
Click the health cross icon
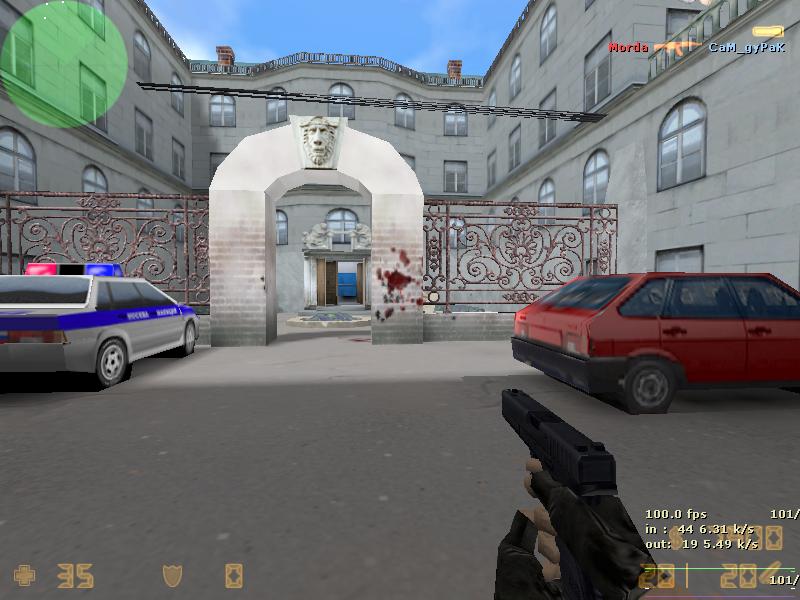click(24, 575)
